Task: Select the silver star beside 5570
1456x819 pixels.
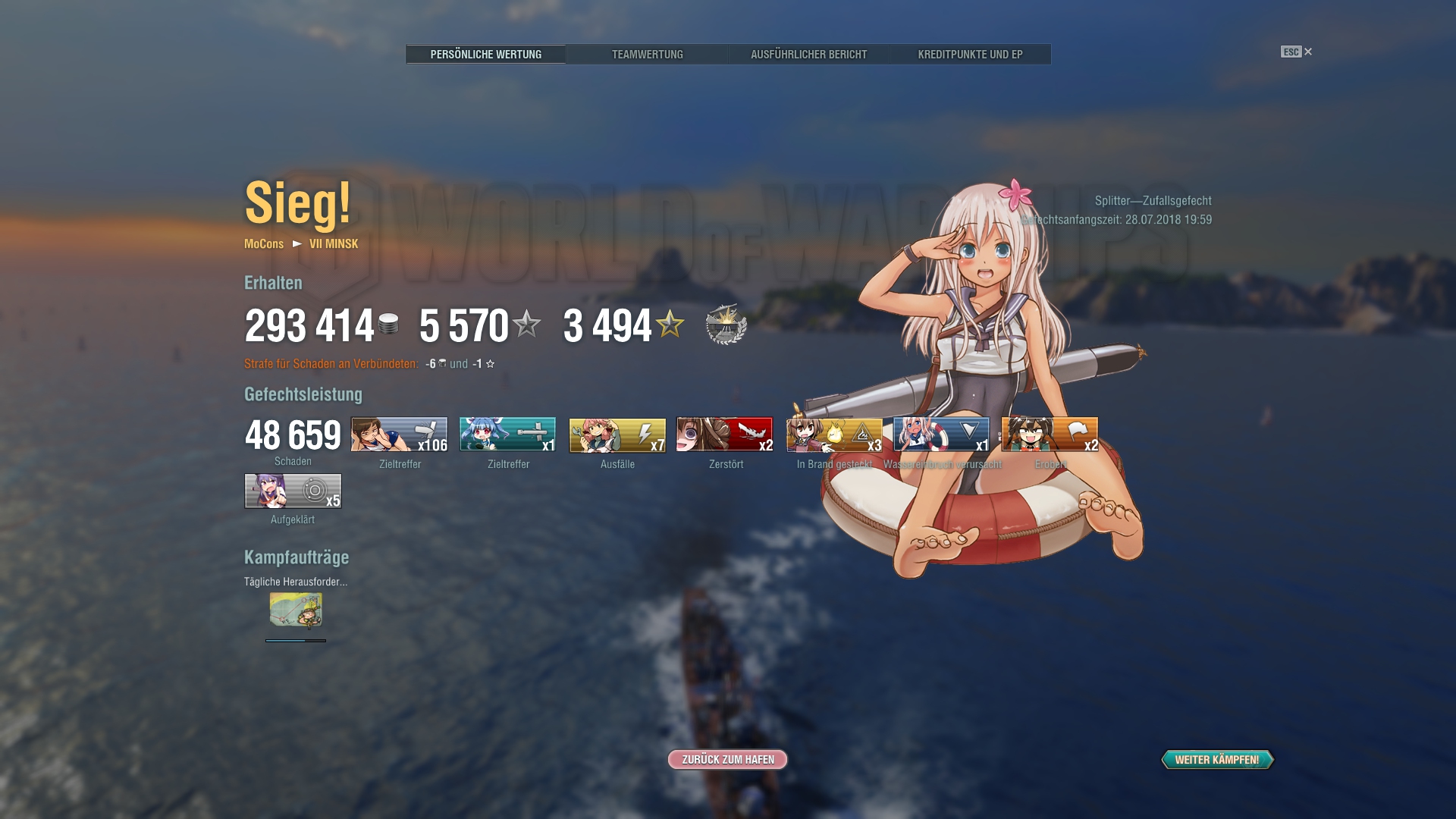Action: 527,325
